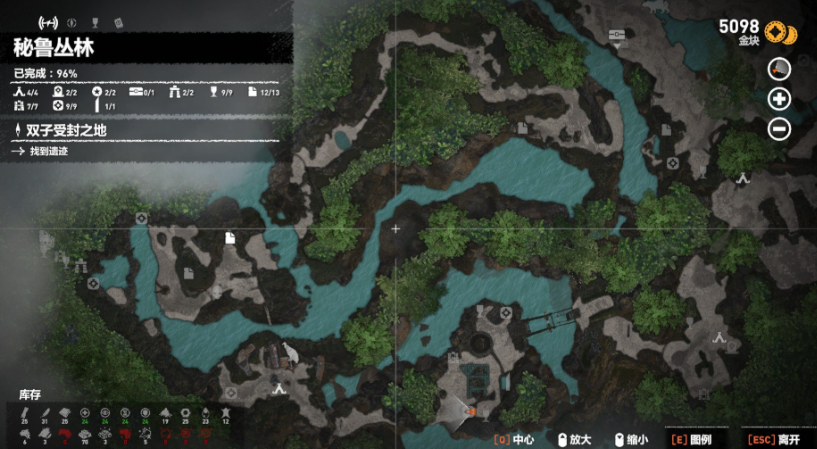
Task: Click the 离开 exit button
Action: point(776,438)
